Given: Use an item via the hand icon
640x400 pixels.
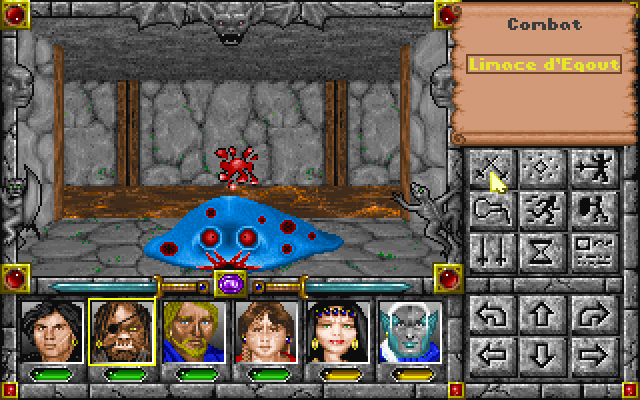Looking at the screenshot, I should tap(492, 208).
